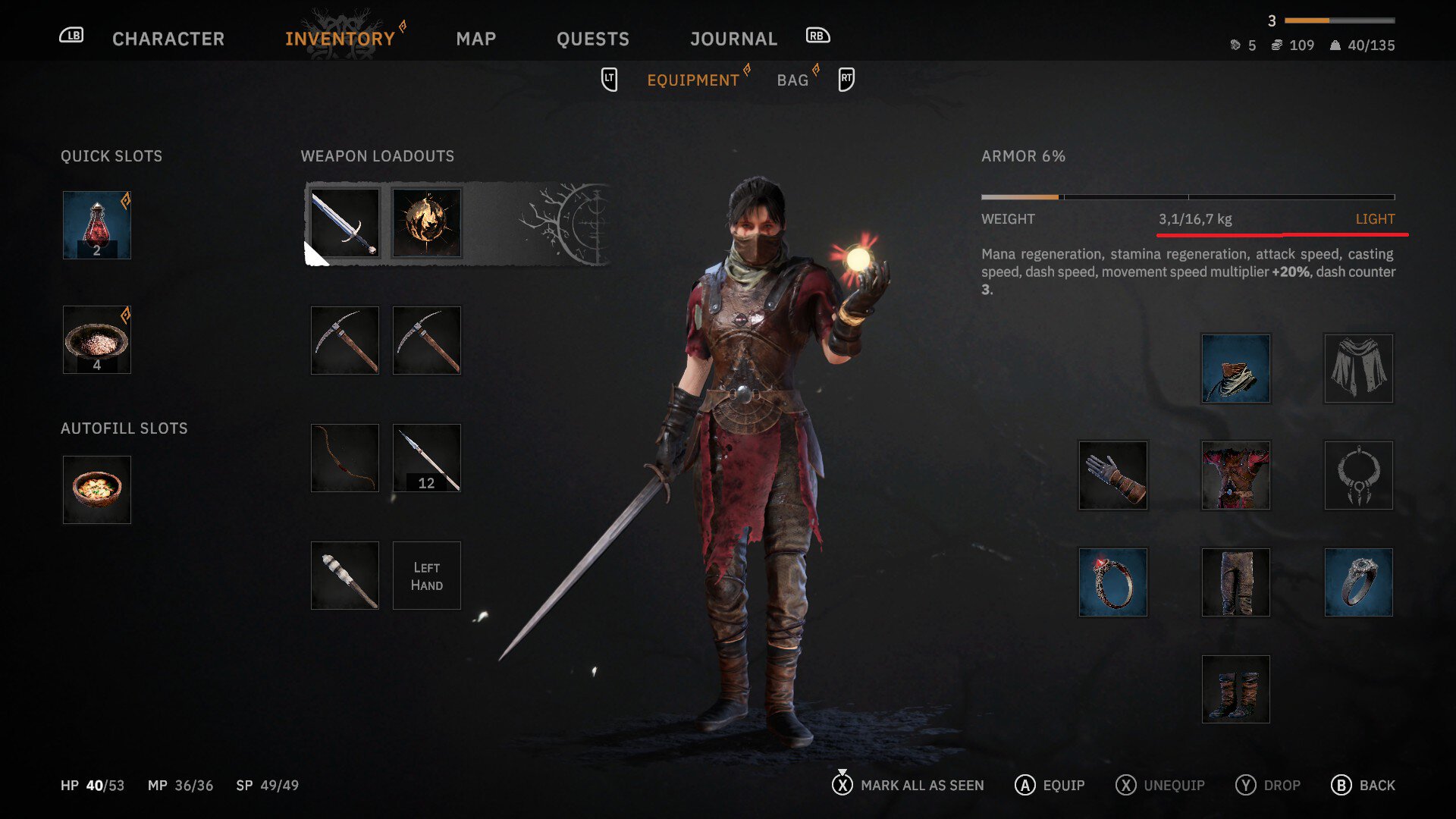
Task: Open the Character tab
Action: (168, 39)
